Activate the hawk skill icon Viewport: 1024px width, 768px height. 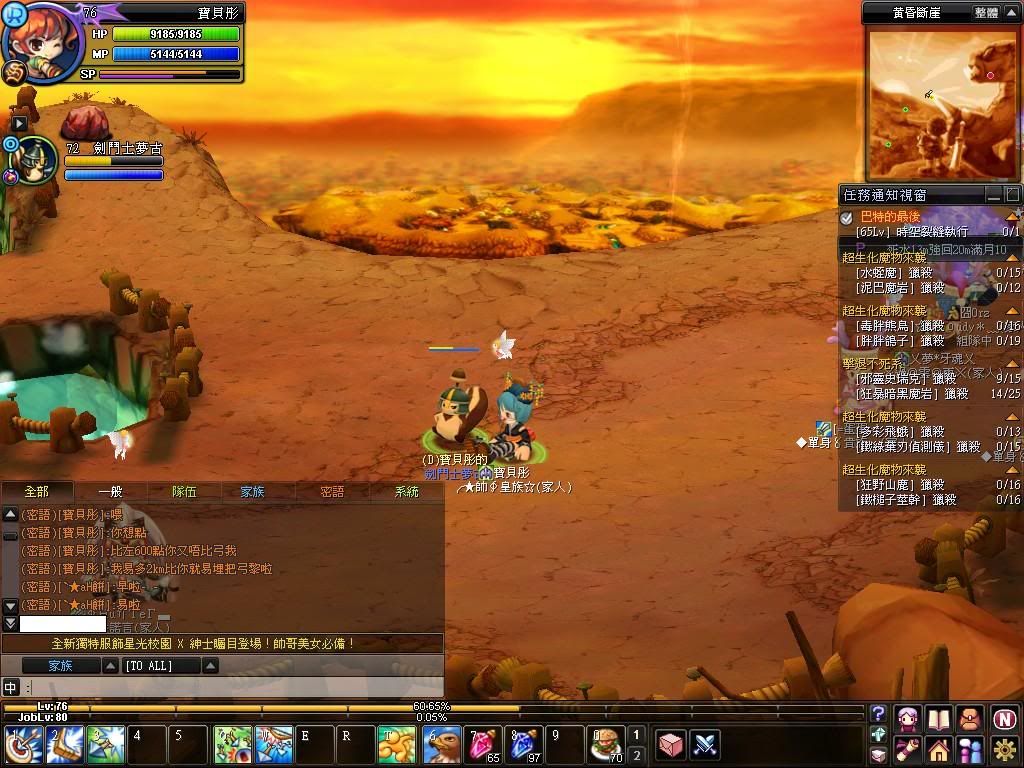(x=441, y=745)
